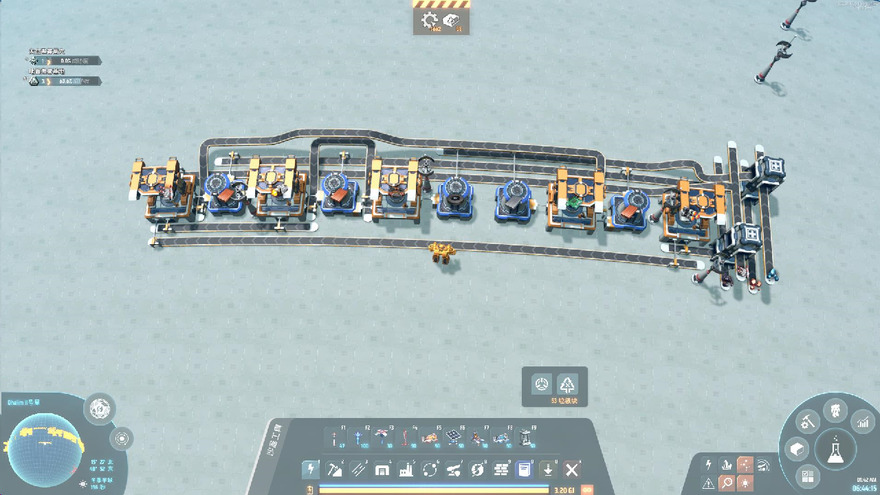880x495 pixels.
Task: Open the star system orbit view
Action: pyautogui.click(x=122, y=438)
